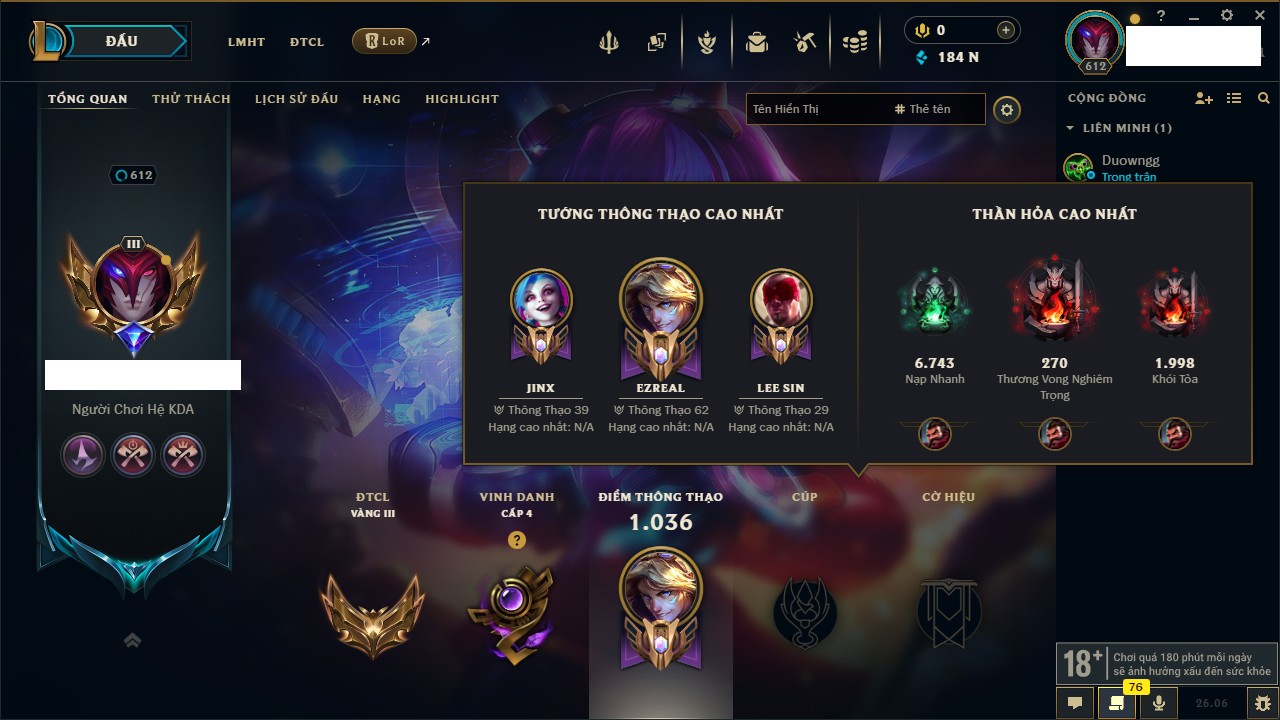The height and width of the screenshot is (720, 1280).
Task: Select friend Duowngg in the list
Action: (x=1130, y=160)
